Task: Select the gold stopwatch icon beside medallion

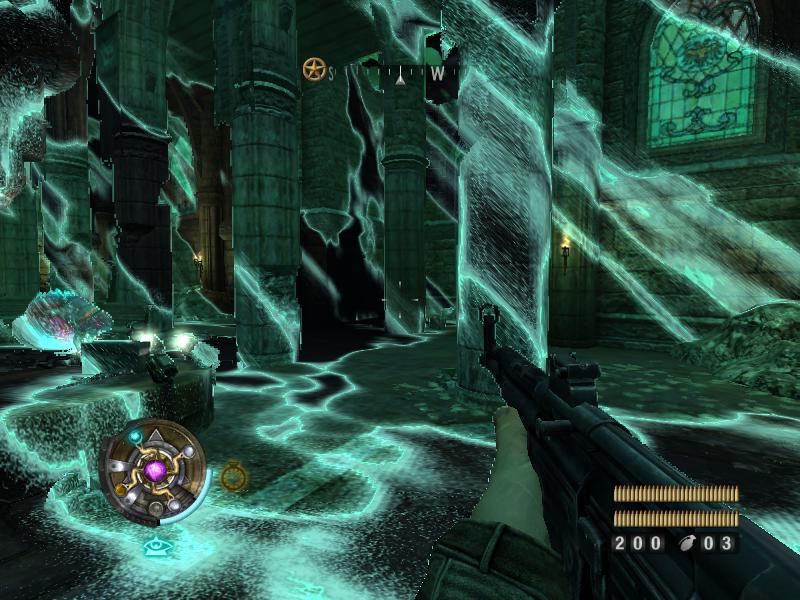Action: click(233, 476)
